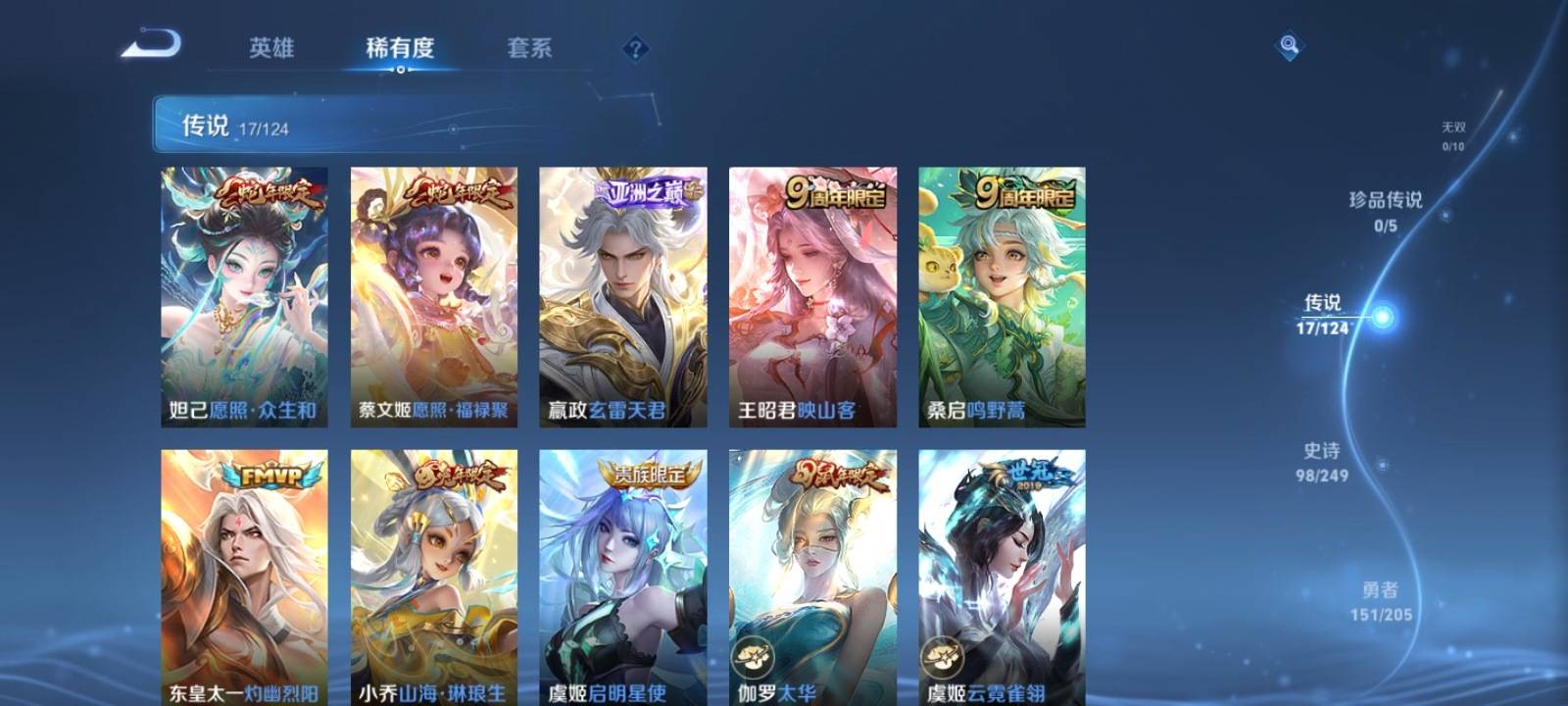Select the 妲己 愿照·众生和 skin card
Viewport: 1568px width, 706px height.
pyautogui.click(x=244, y=296)
